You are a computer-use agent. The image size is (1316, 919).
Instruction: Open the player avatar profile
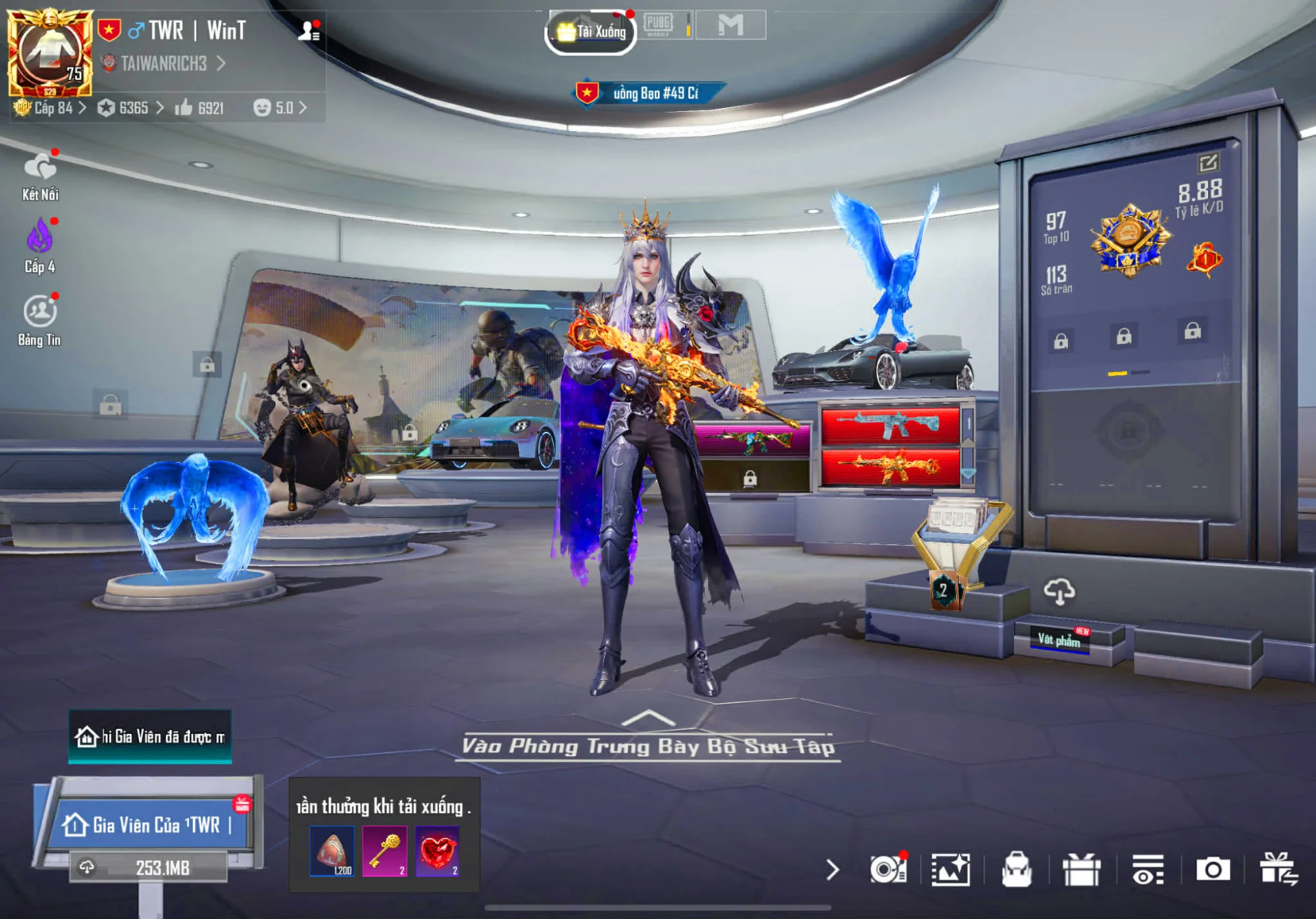pos(49,53)
